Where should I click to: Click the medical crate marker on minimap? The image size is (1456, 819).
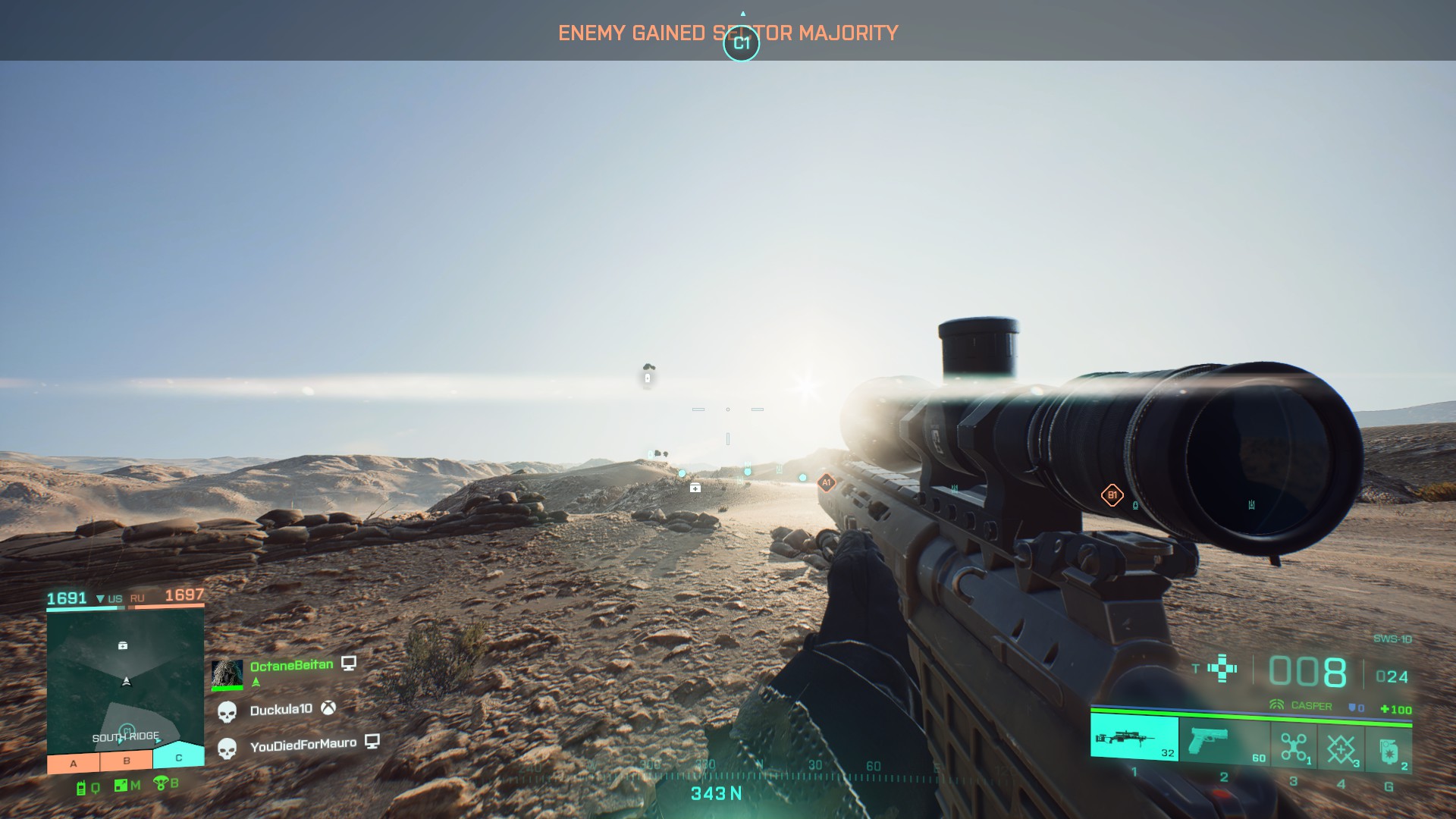tap(123, 645)
